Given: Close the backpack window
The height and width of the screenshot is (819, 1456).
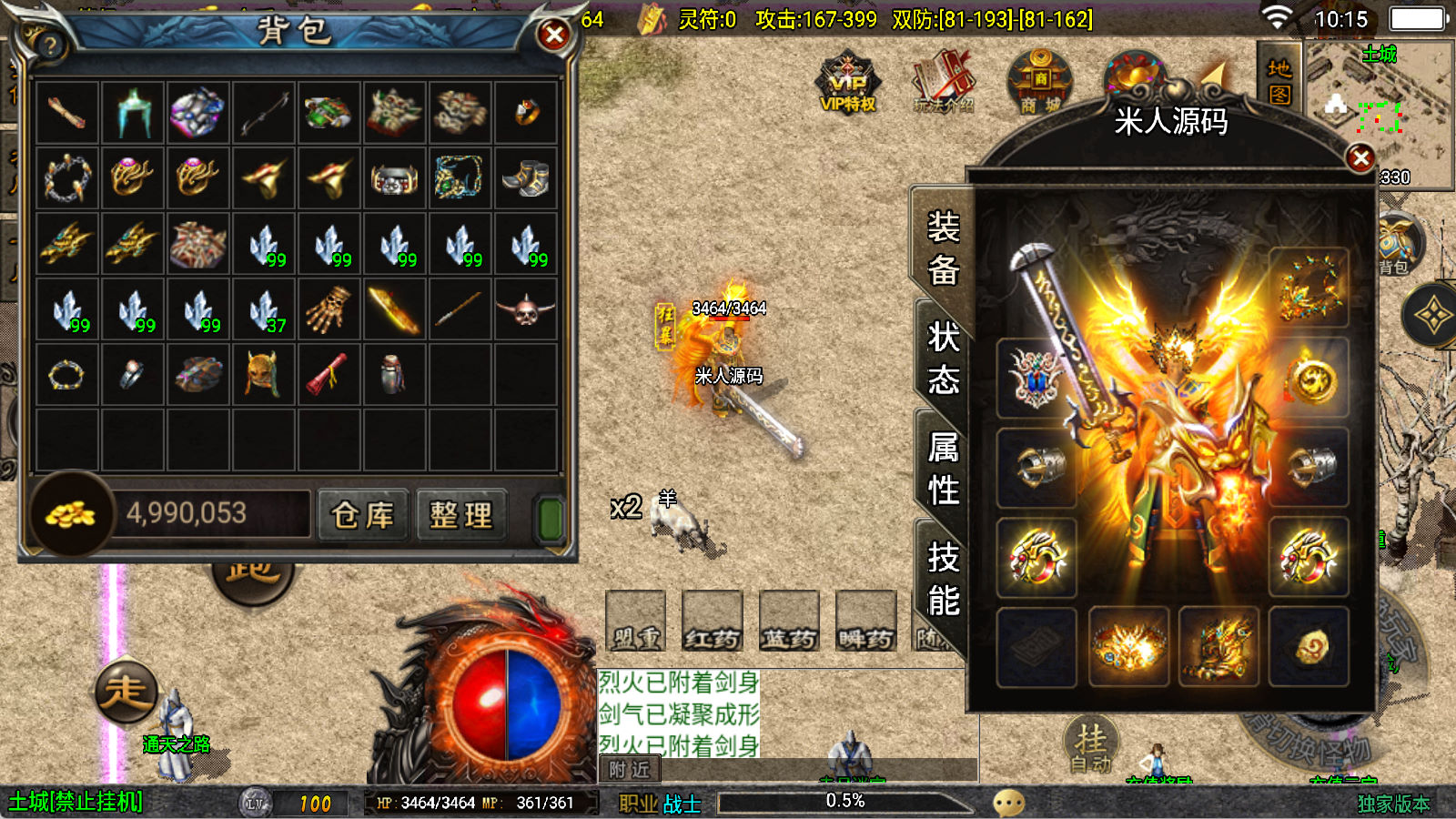Looking at the screenshot, I should [x=553, y=35].
